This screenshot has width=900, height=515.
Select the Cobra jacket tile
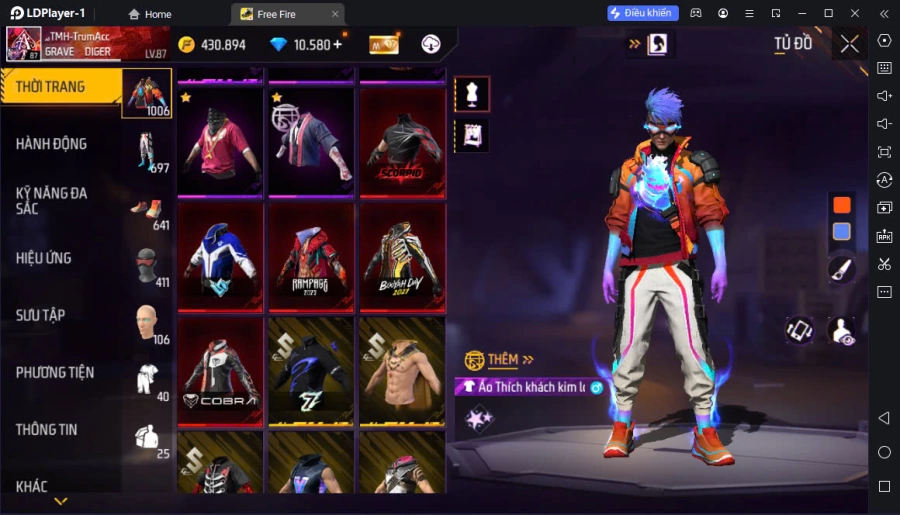pyautogui.click(x=220, y=371)
